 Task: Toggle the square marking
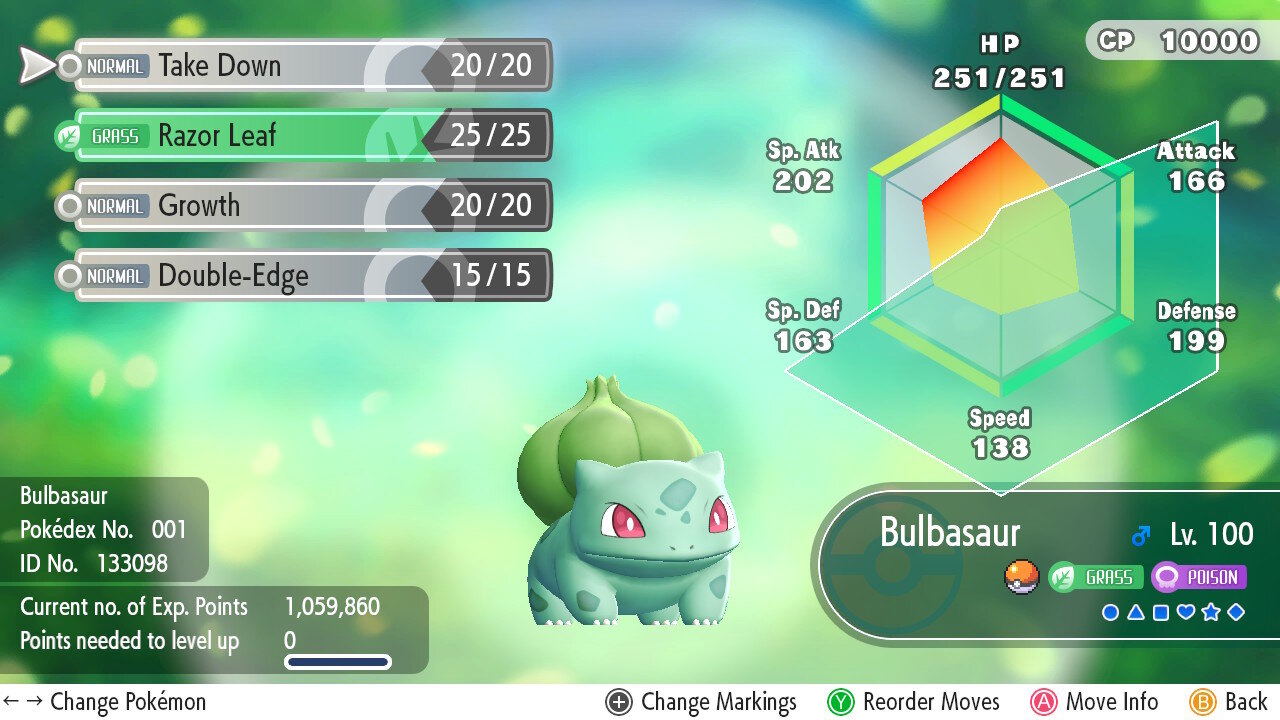[x=1160, y=612]
